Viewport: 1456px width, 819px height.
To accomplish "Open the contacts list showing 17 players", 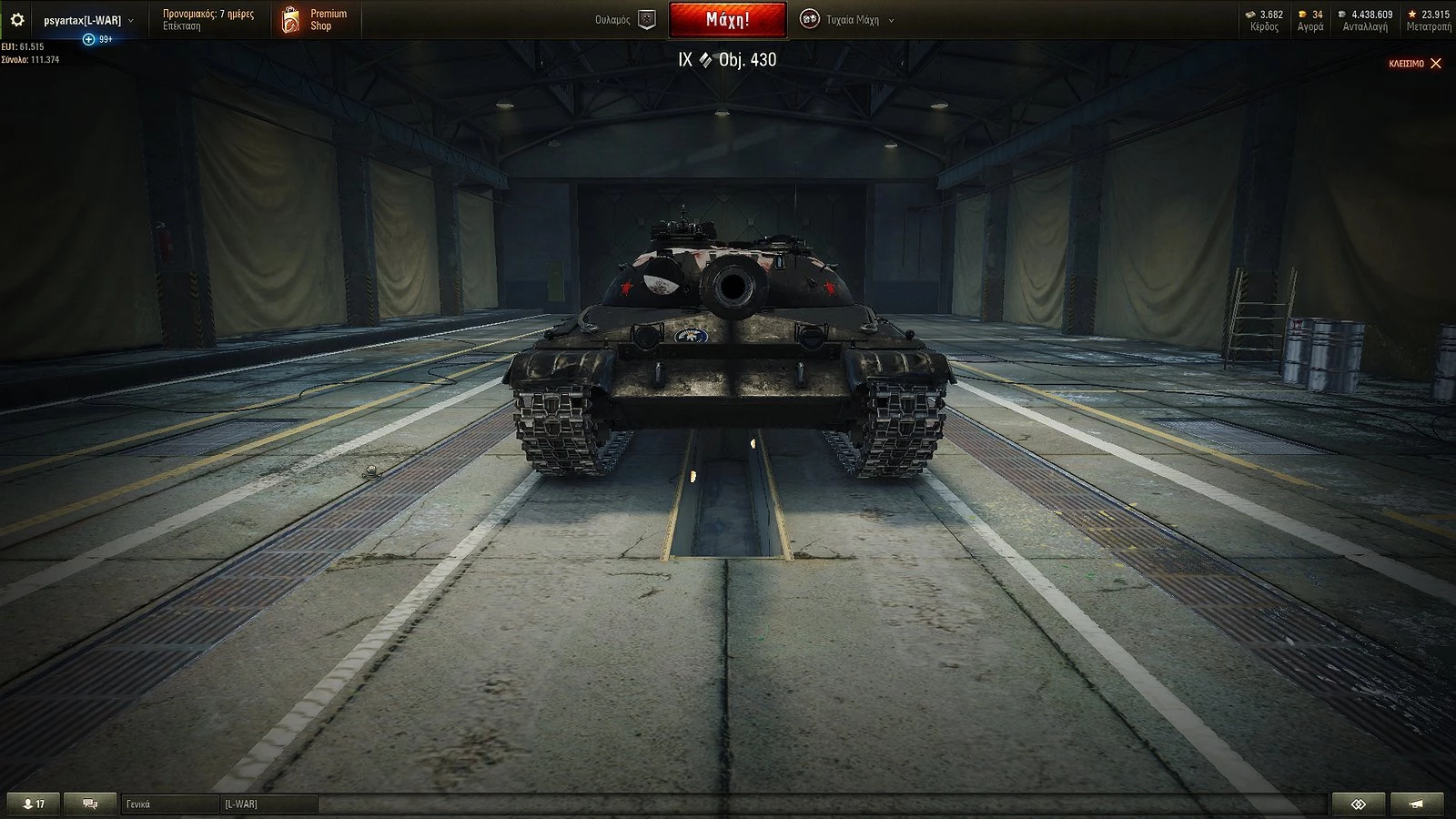I will pos(32,804).
